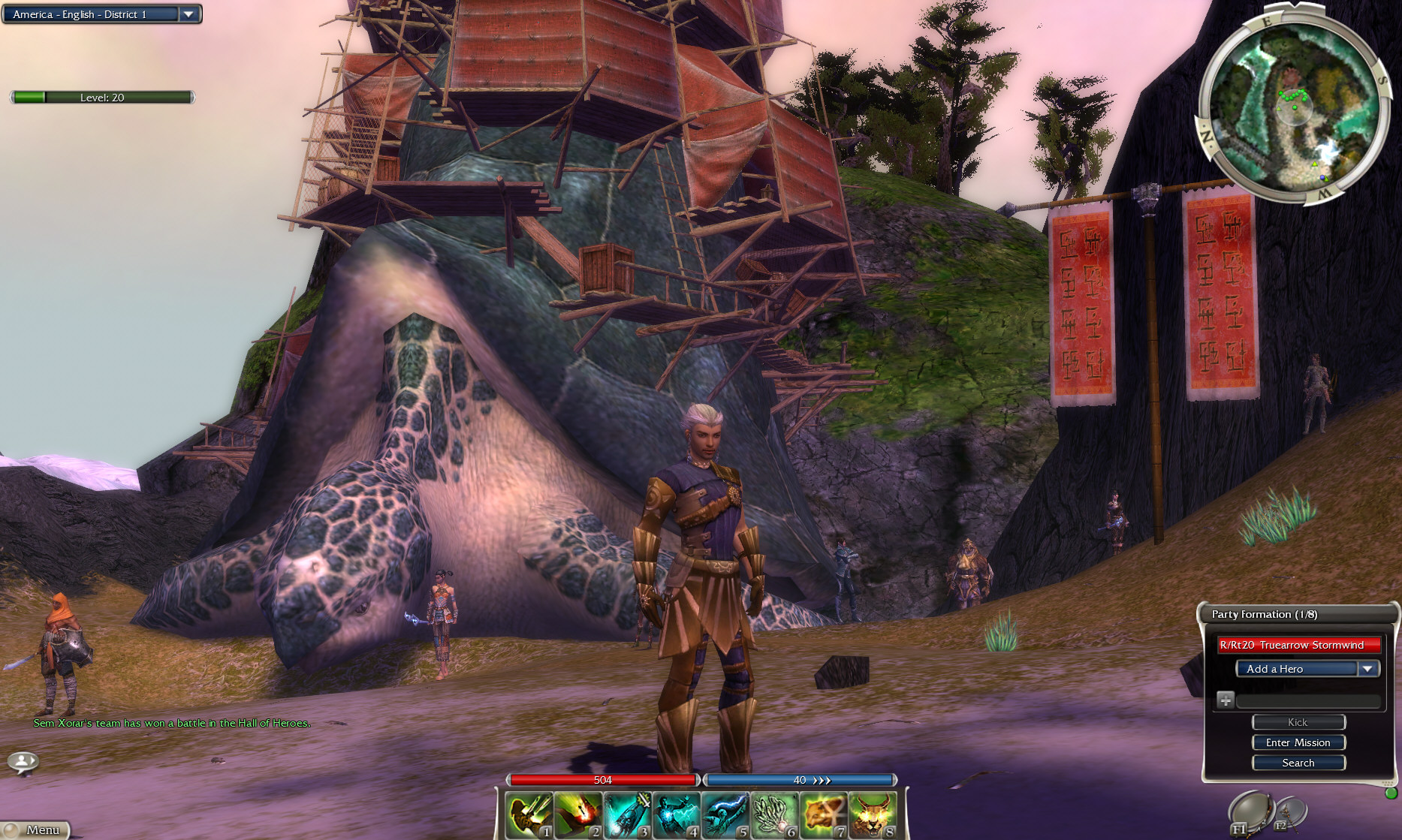Switch to the F1 bow weapon set
The height and width of the screenshot is (840, 1402).
click(1250, 814)
